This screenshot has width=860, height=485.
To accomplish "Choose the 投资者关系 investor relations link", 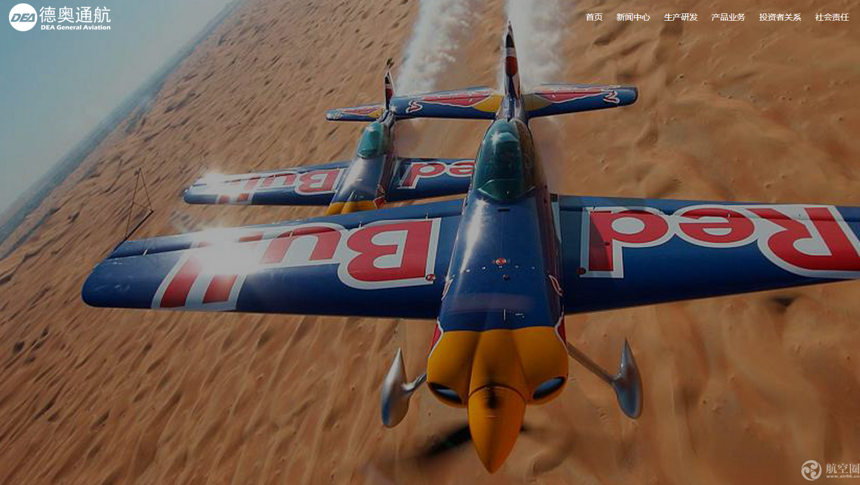I will point(780,17).
